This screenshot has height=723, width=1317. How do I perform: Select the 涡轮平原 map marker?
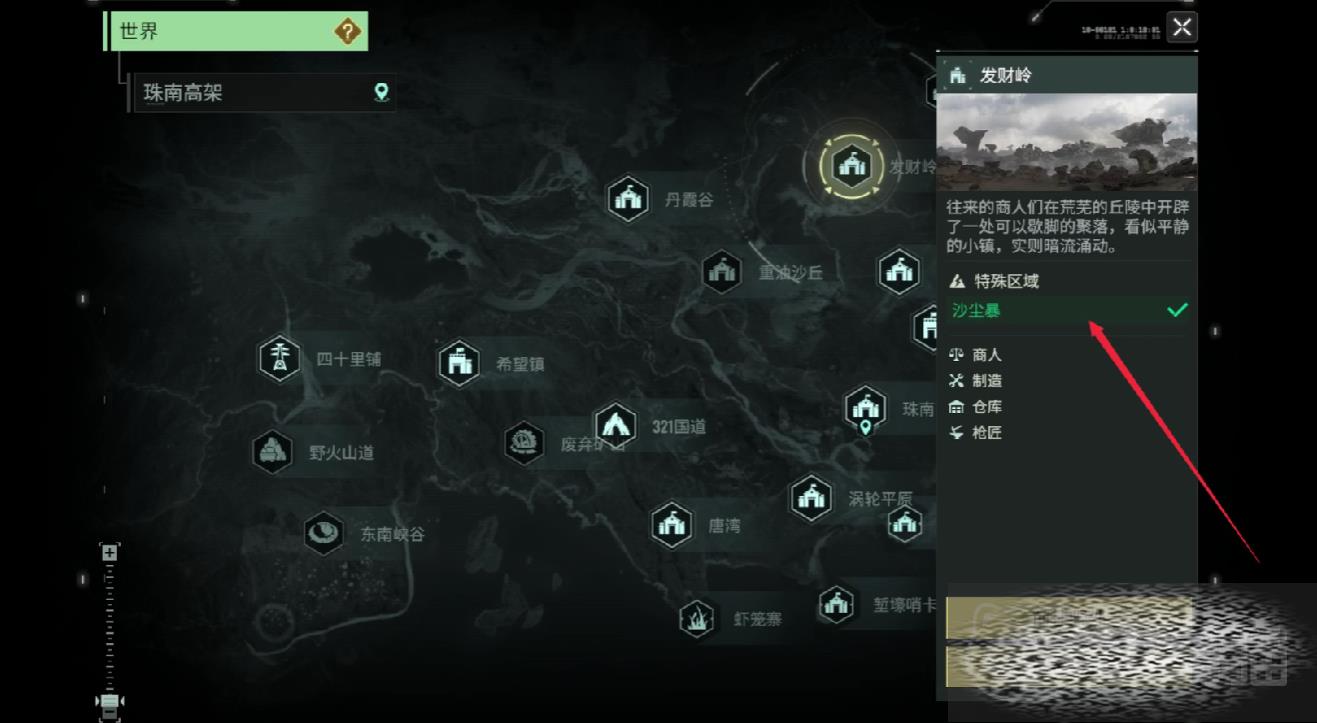click(x=811, y=497)
